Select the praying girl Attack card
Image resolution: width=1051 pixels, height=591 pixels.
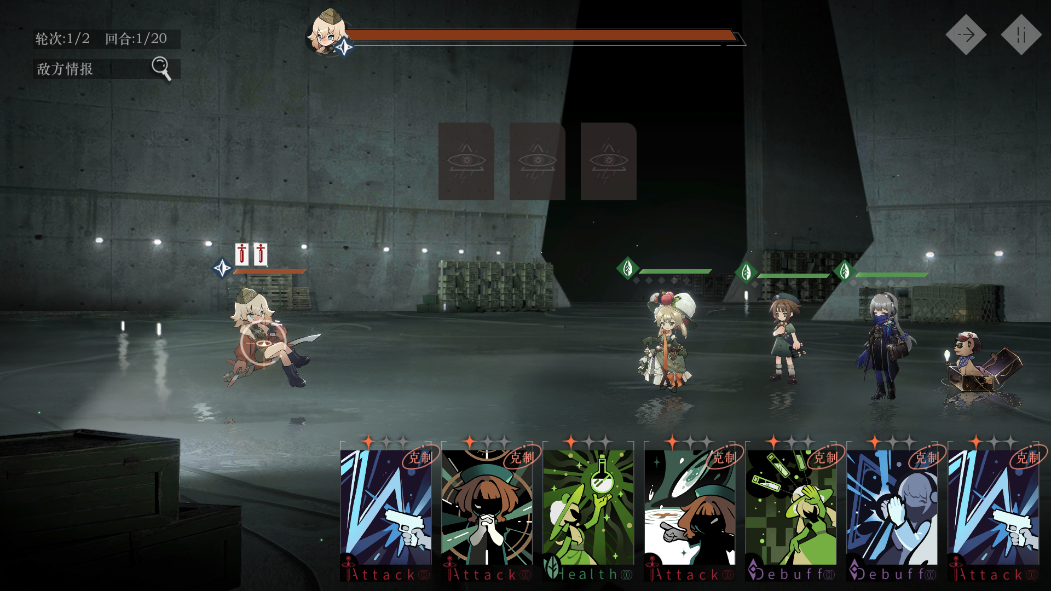(487, 512)
